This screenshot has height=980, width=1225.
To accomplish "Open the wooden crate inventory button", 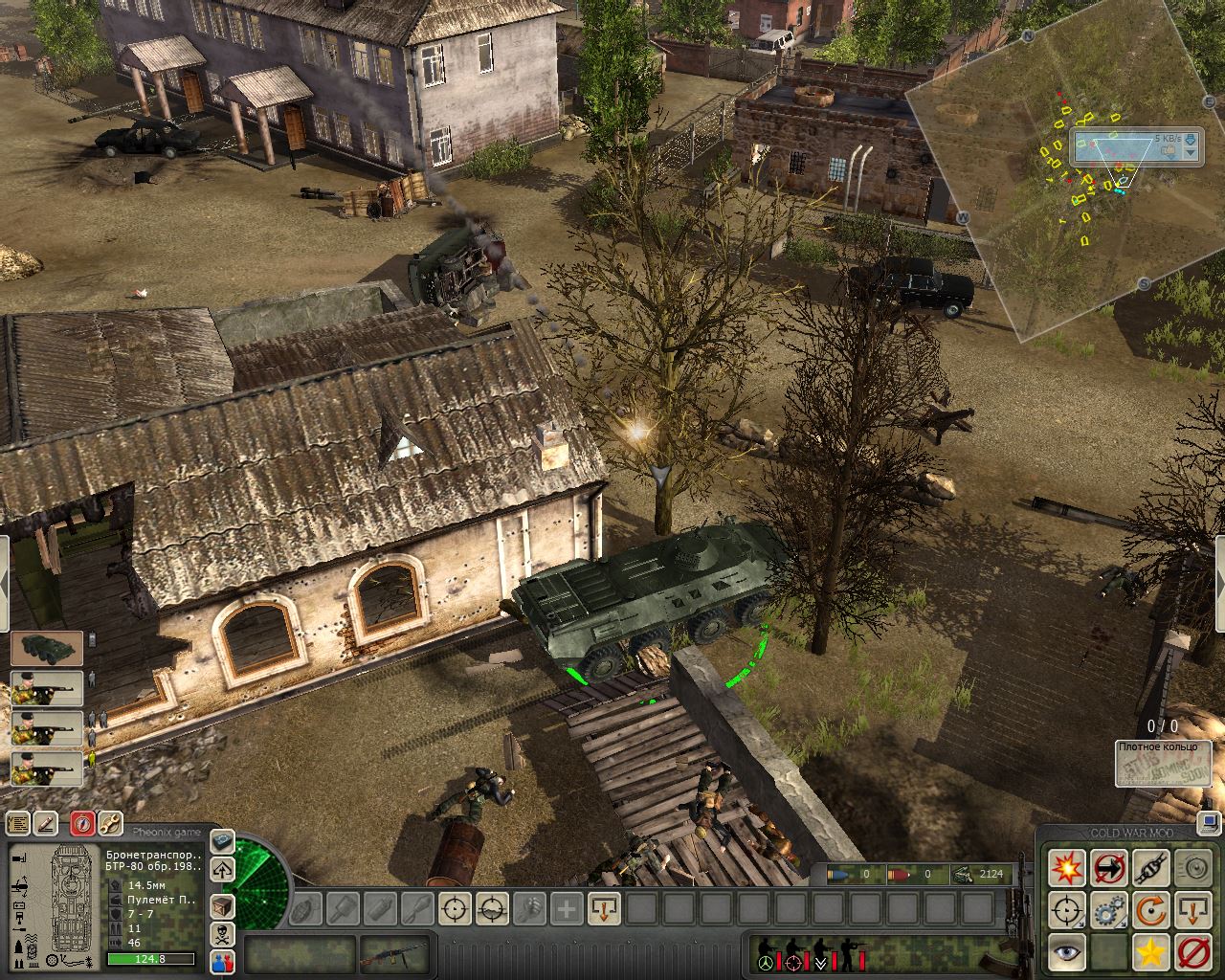I will pos(222,904).
